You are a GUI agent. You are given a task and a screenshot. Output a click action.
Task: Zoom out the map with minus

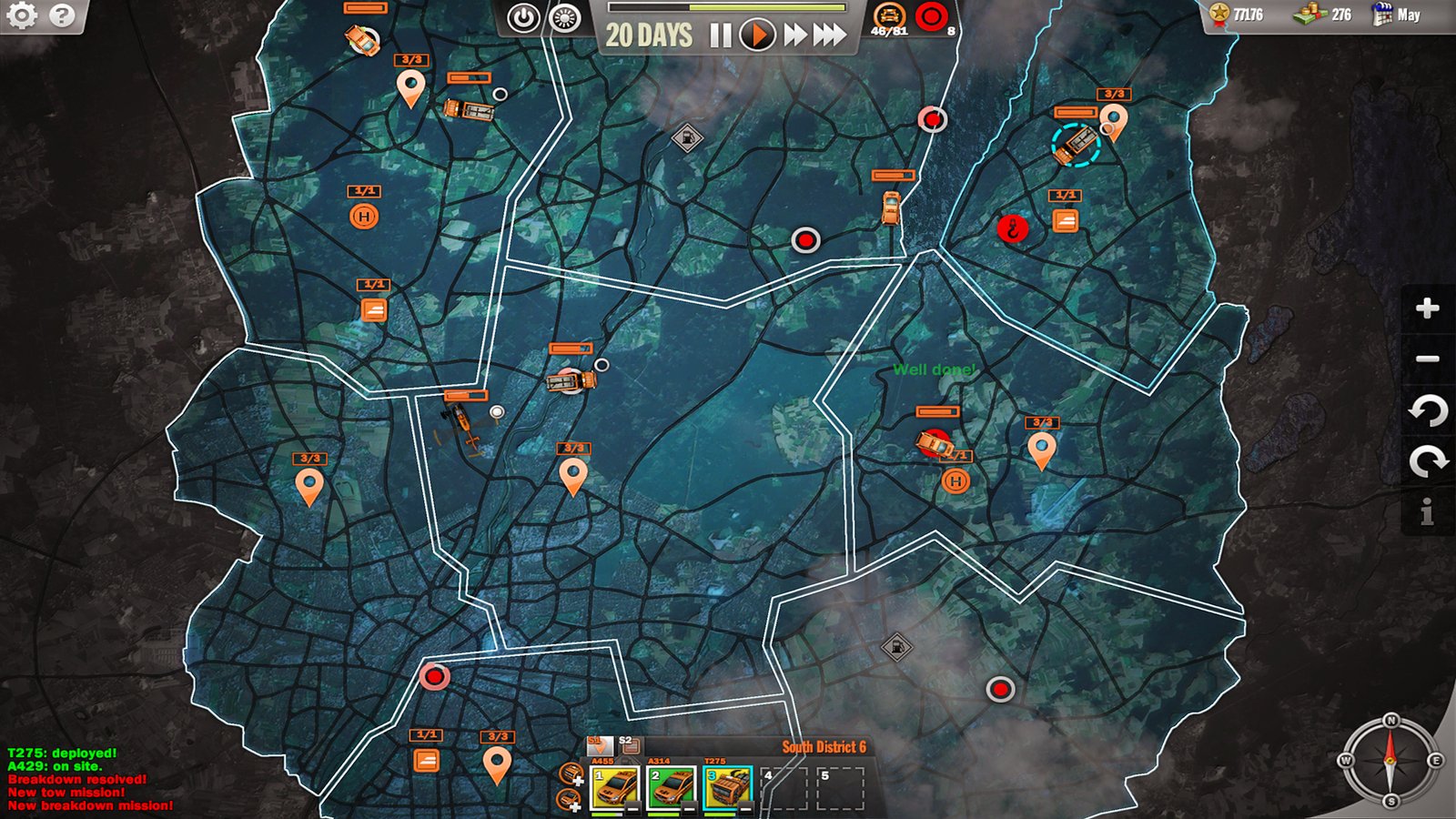click(1427, 359)
